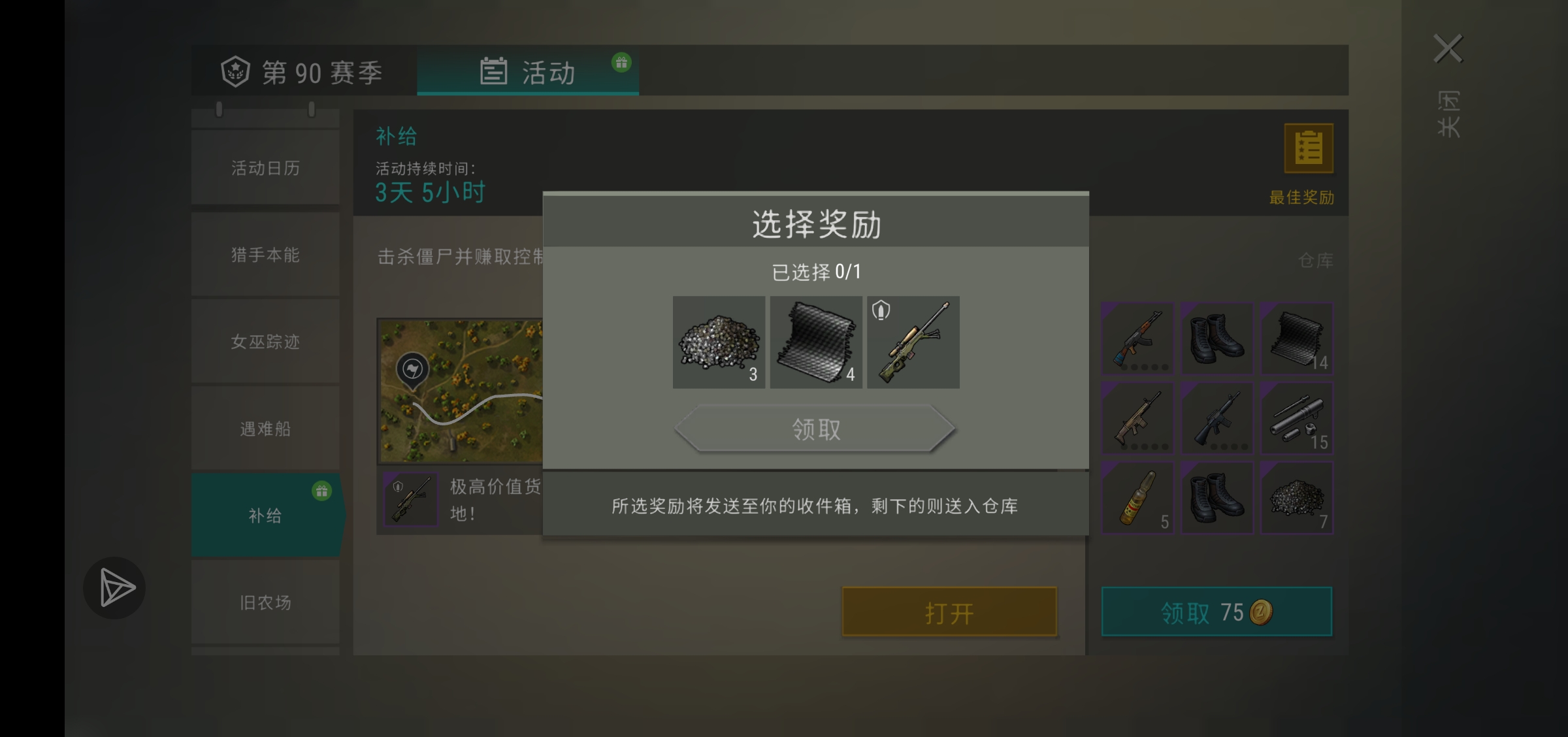Viewport: 1568px width, 737px height.
Task: Select the gunpowder reward in the dialog
Action: (x=719, y=342)
